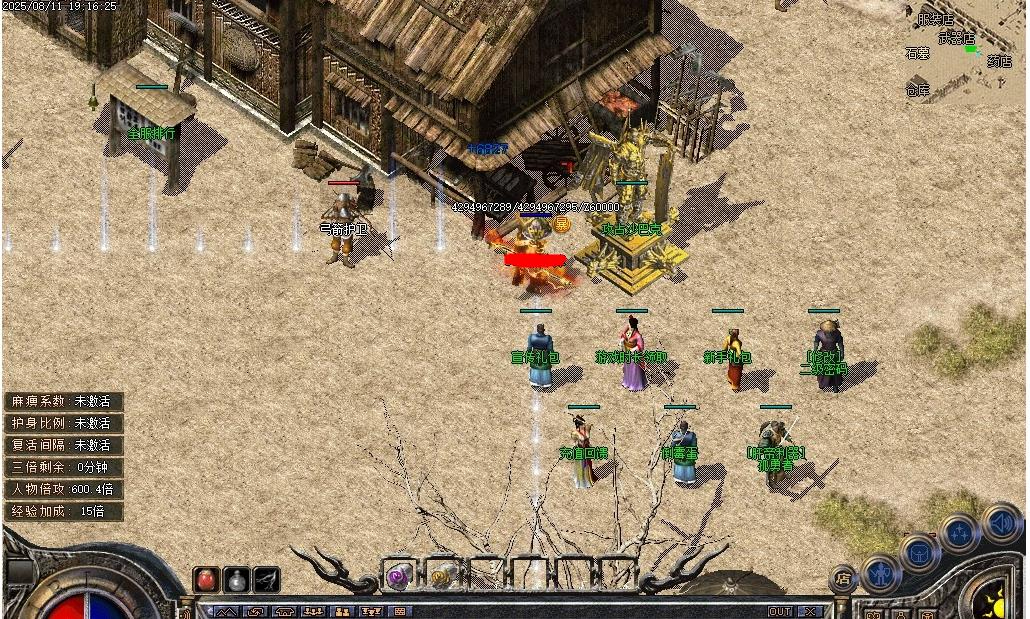Use the yellow swirl scroll in the hotbar
The height and width of the screenshot is (619, 1030).
441,575
